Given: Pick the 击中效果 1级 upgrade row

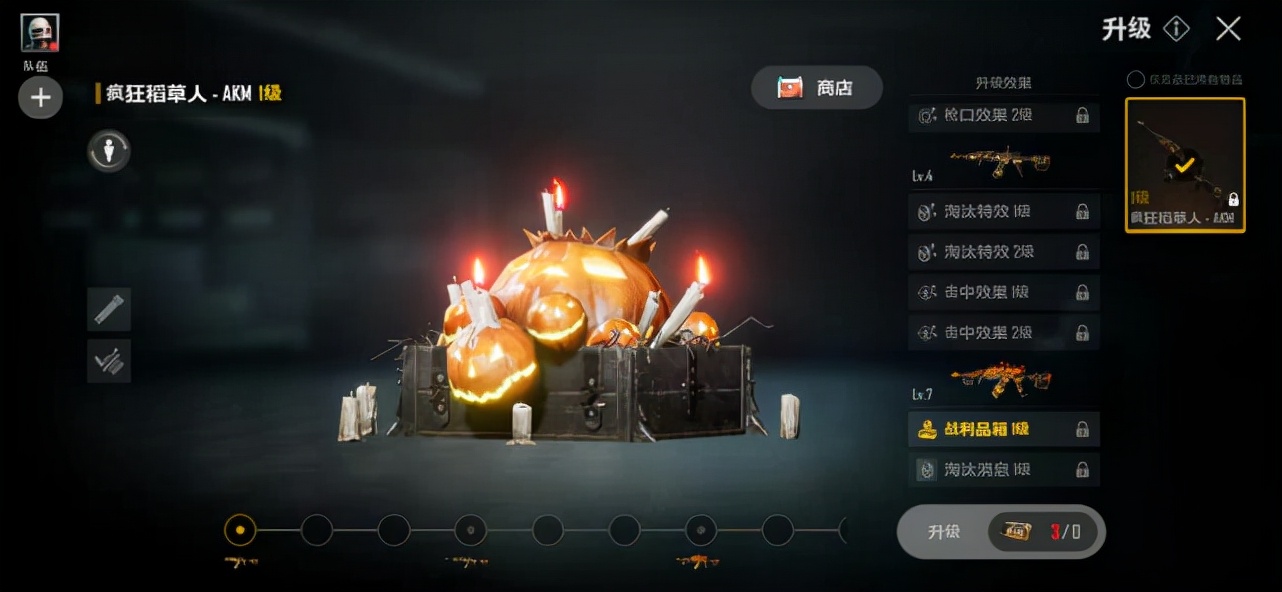Looking at the screenshot, I should pyautogui.click(x=1003, y=292).
